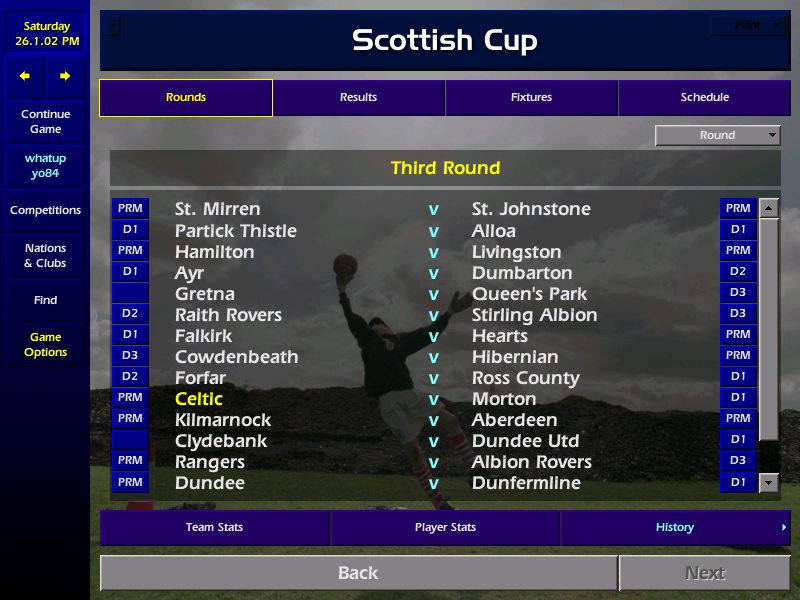Show the Schedule tab
Screen dimensions: 800x600
[704, 98]
